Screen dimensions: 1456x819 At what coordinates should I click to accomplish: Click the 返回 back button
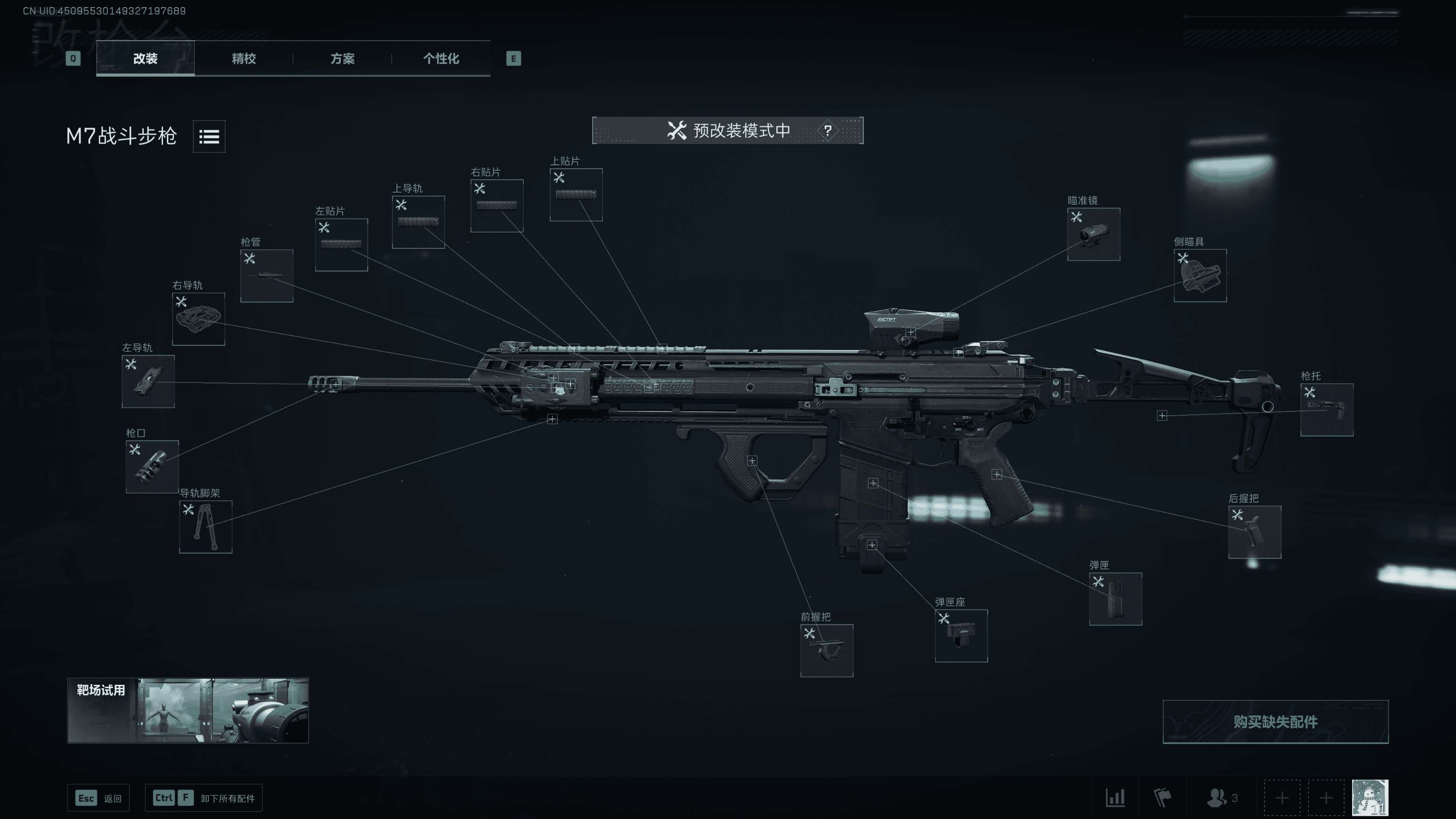(x=99, y=798)
